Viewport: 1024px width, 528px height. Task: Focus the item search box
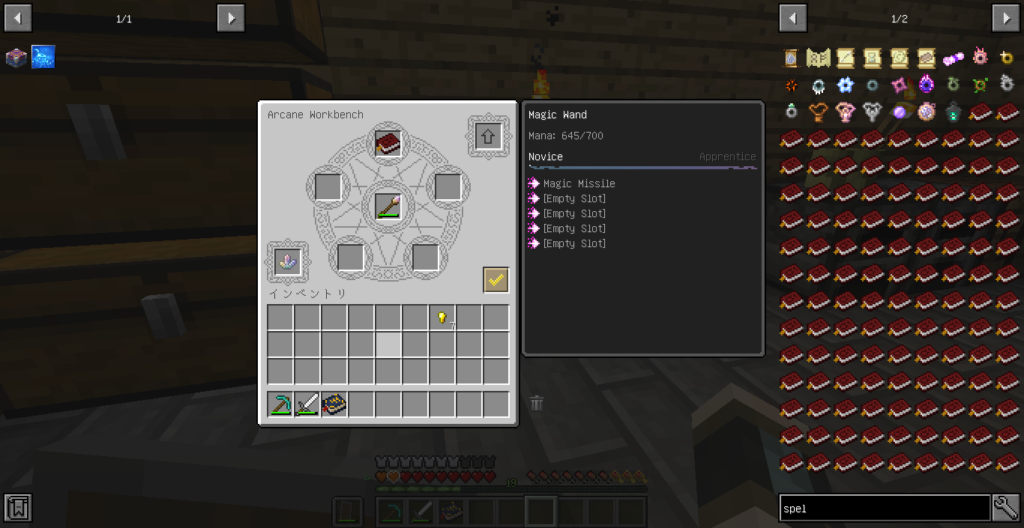pos(884,508)
